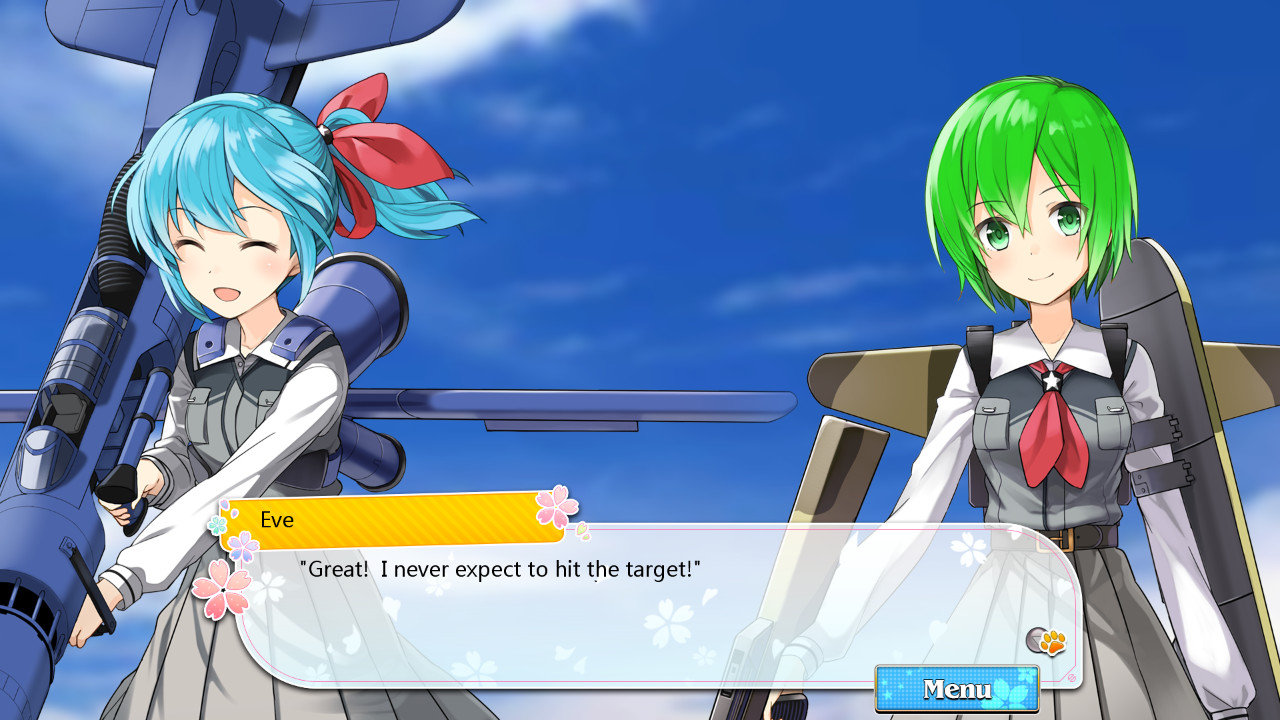1280x720 pixels.
Task: Open the Menu
Action: point(956,690)
